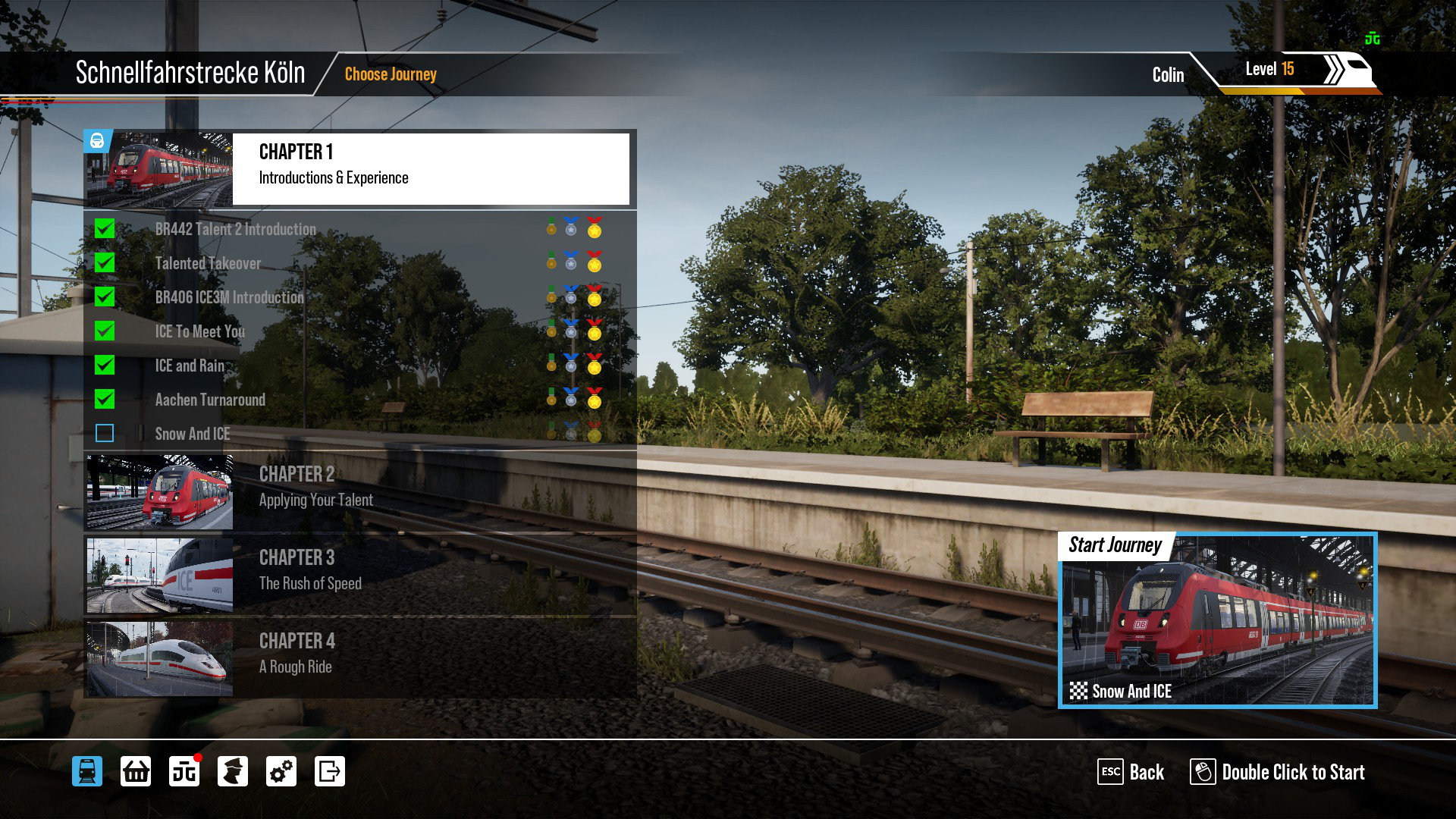Viewport: 1456px width, 819px height.
Task: Select the Talented Takeover journey entry
Action: pos(208,263)
